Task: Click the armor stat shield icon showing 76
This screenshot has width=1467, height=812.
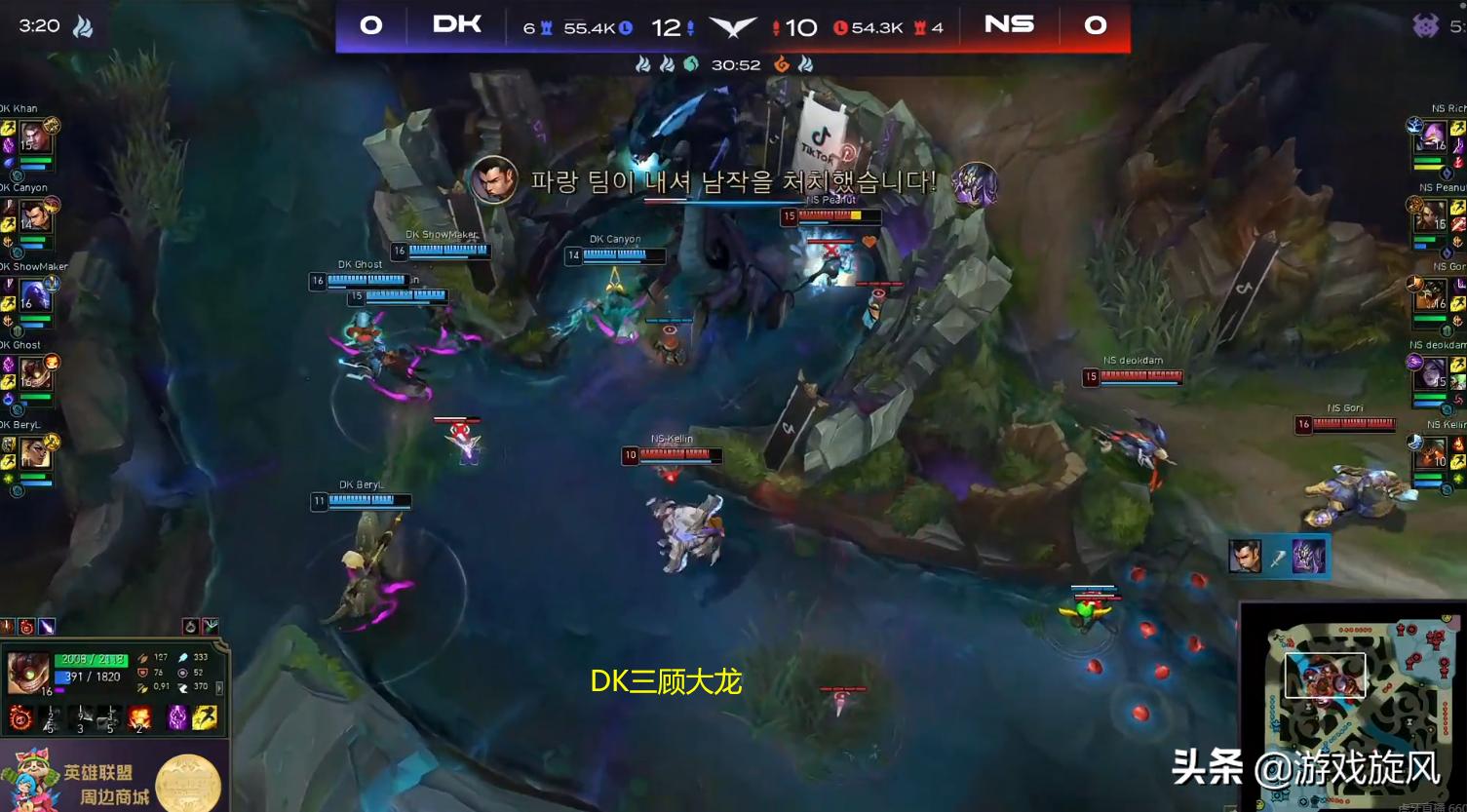Action: point(142,672)
